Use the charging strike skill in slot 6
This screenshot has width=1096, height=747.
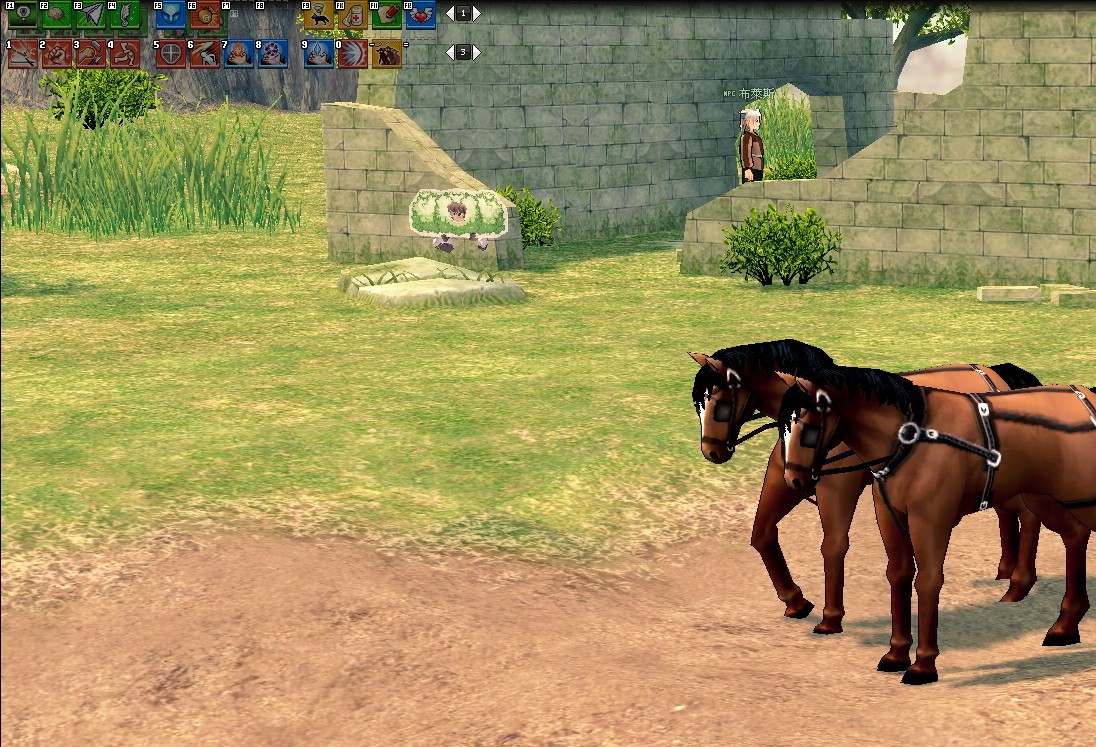[204, 54]
